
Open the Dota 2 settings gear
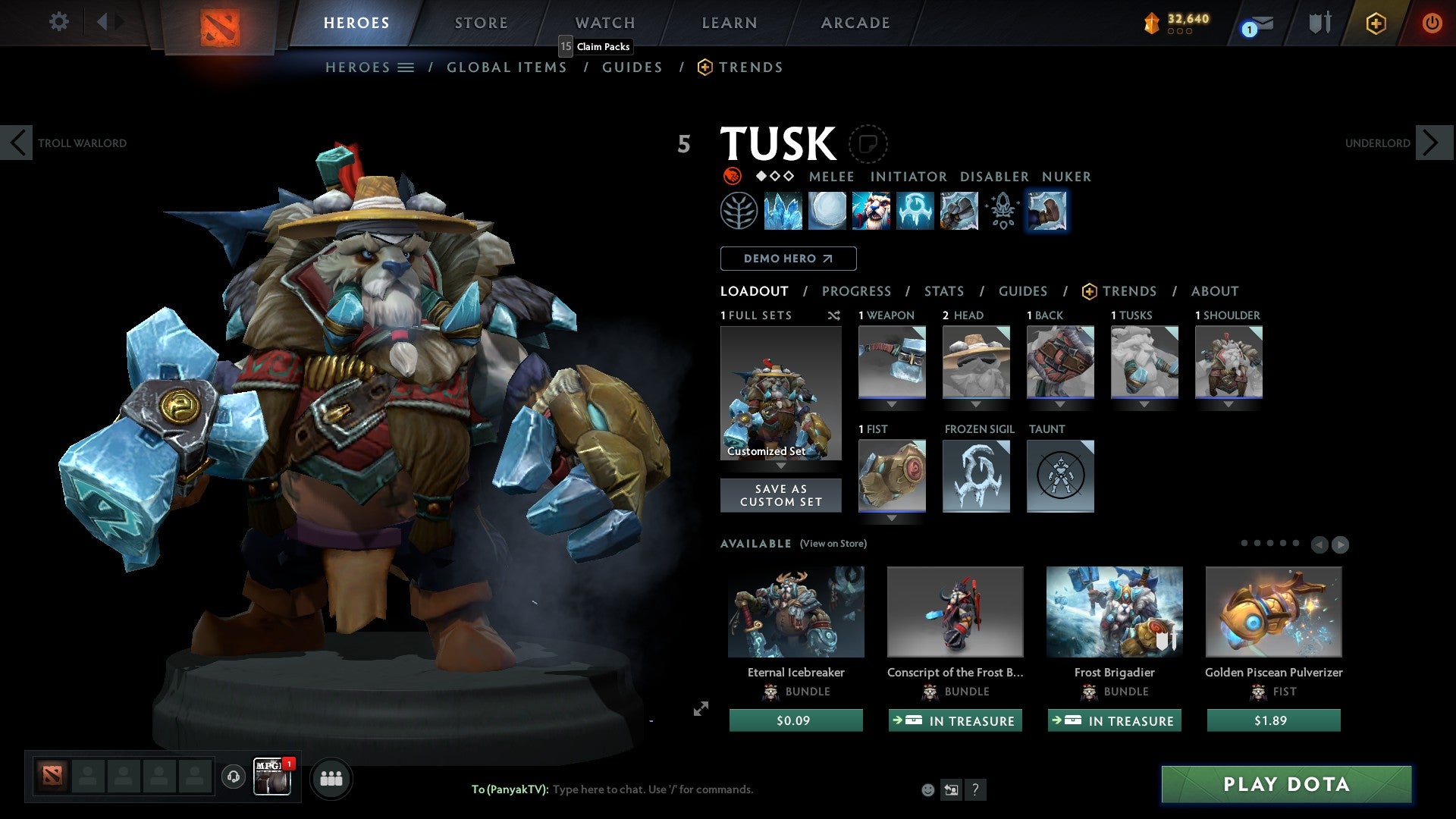point(58,22)
